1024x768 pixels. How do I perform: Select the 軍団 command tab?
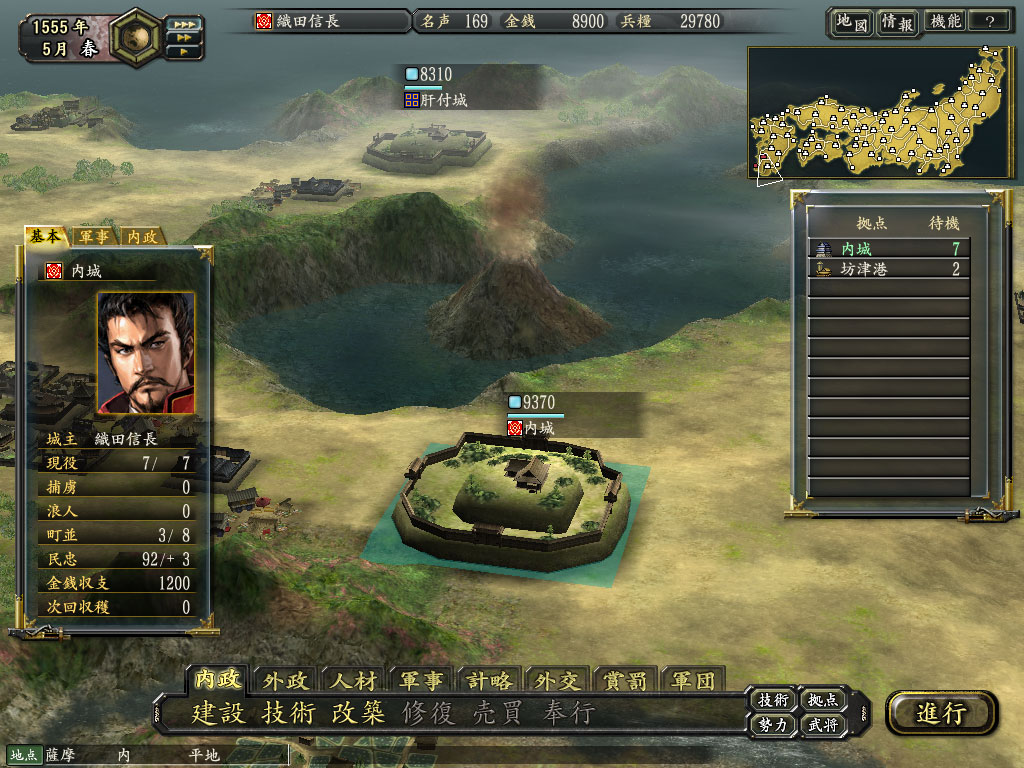point(693,681)
